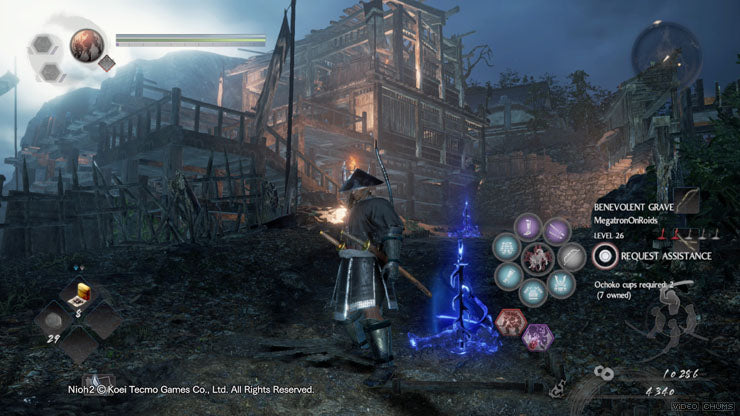View the Benevolent Grave weapon thumbnail
740x416 pixels.
(688, 201)
